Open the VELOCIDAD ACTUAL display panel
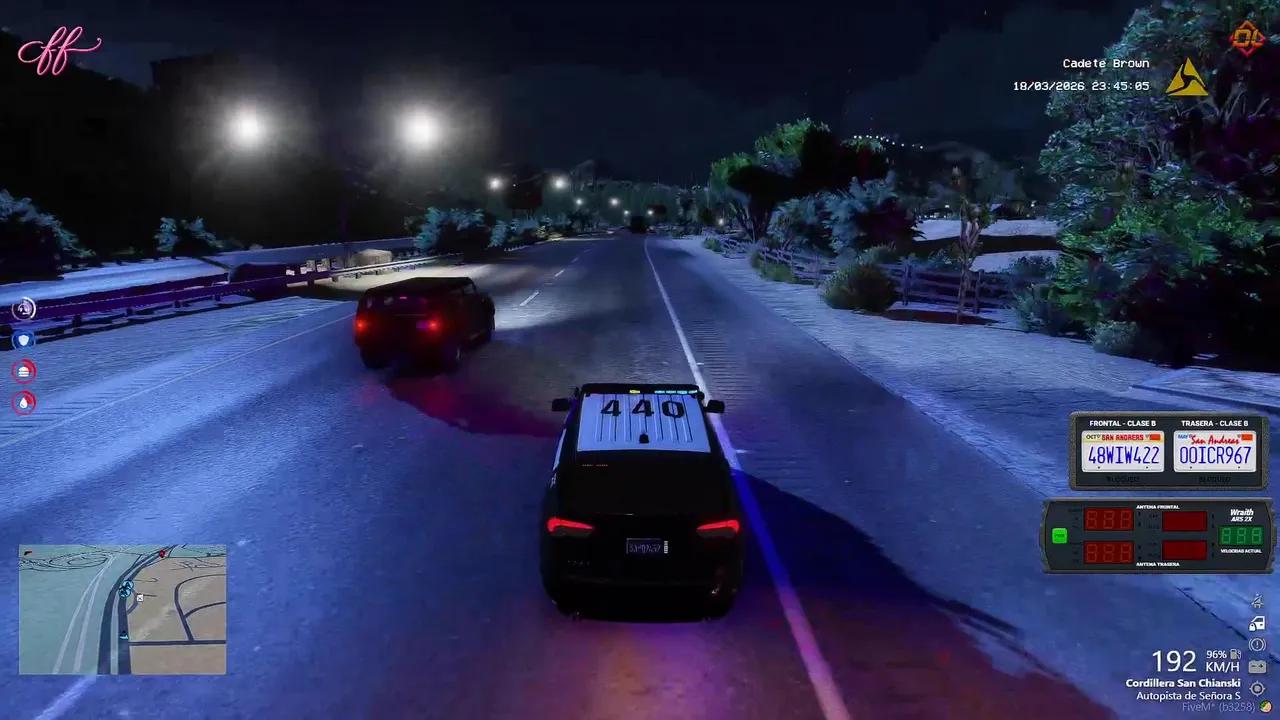 [x=1242, y=535]
